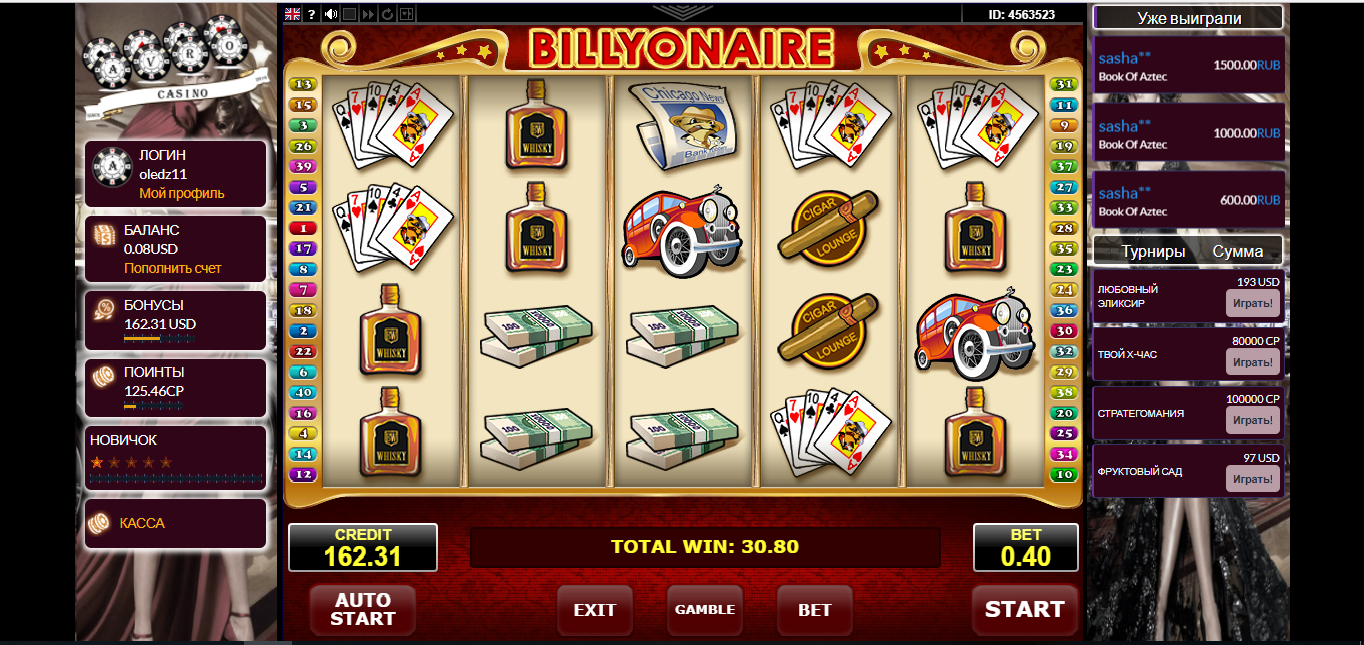
Task: Play the Стратегомания tournament
Action: [x=1252, y=419]
